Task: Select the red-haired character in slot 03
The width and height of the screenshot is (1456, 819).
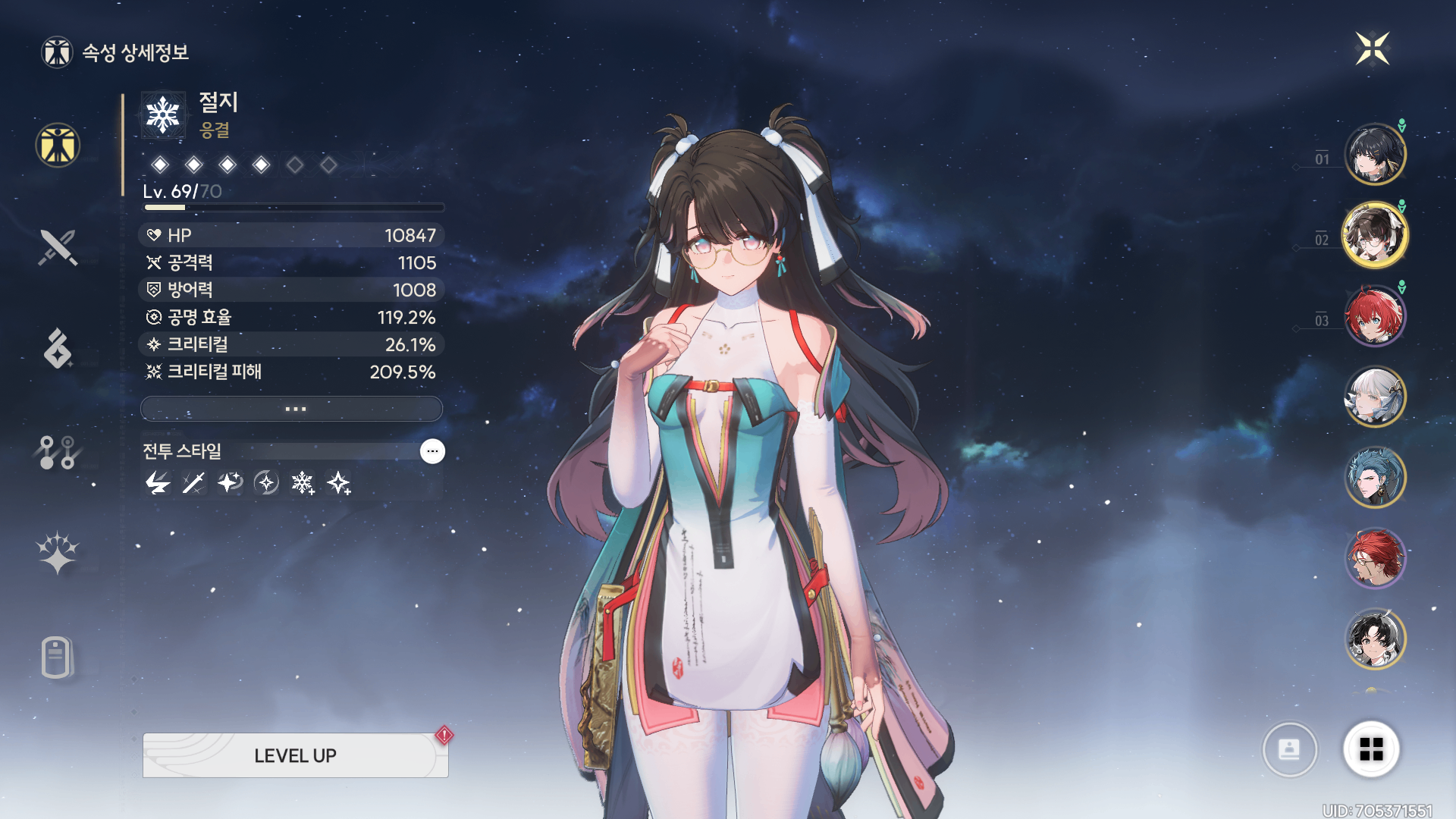Action: pyautogui.click(x=1374, y=315)
